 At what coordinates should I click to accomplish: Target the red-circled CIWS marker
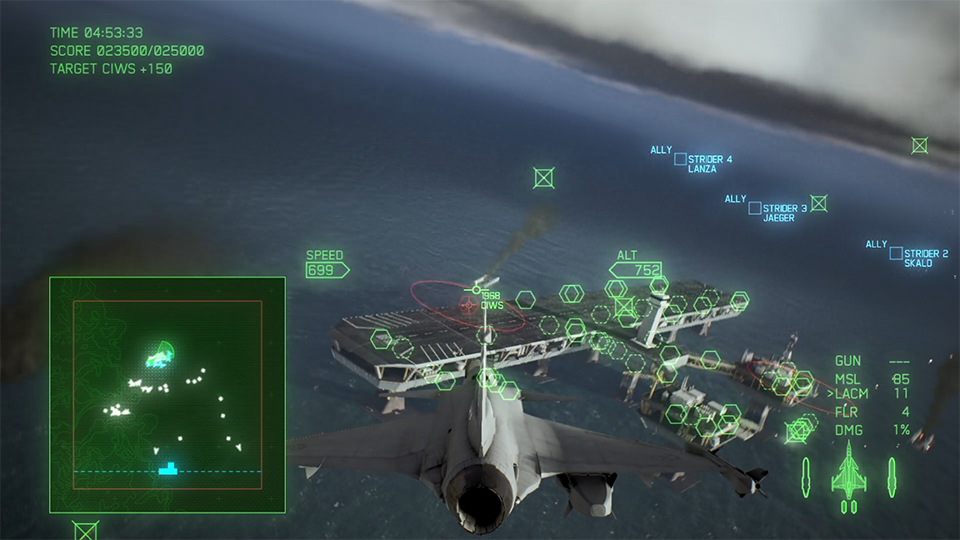(468, 304)
